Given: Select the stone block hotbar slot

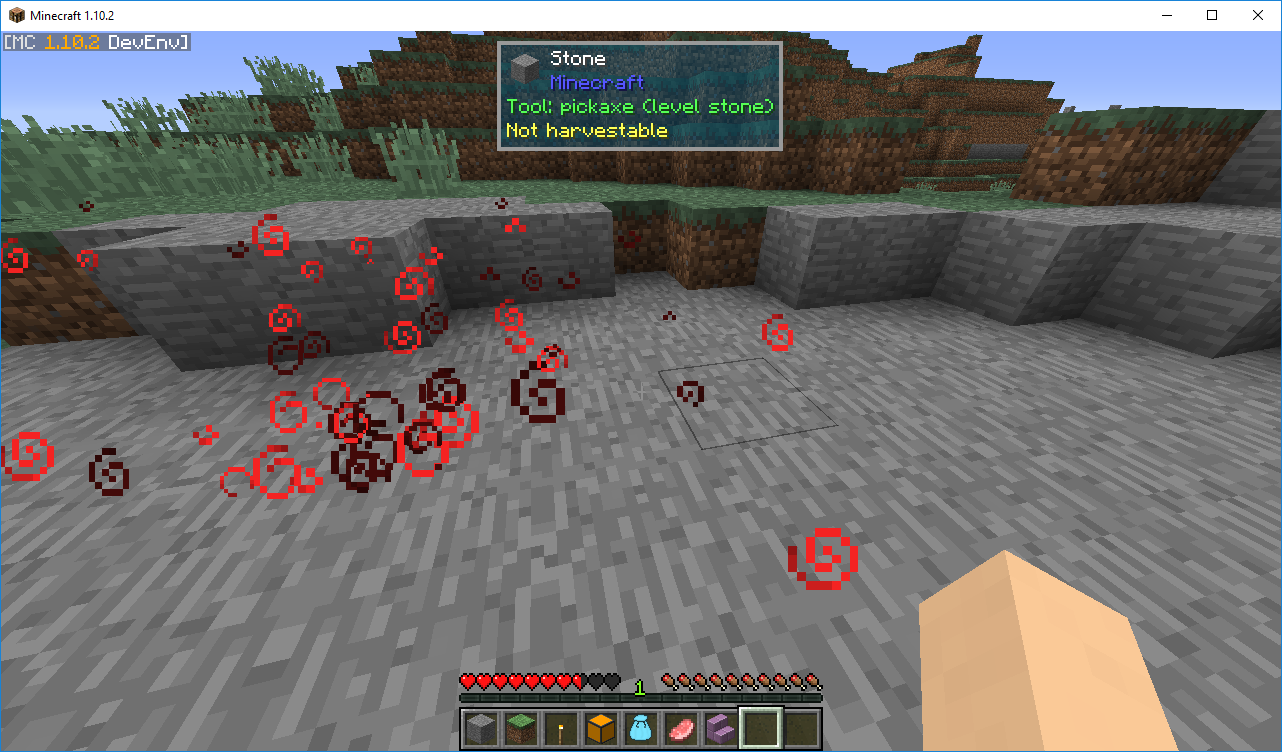Looking at the screenshot, I should pos(481,728).
